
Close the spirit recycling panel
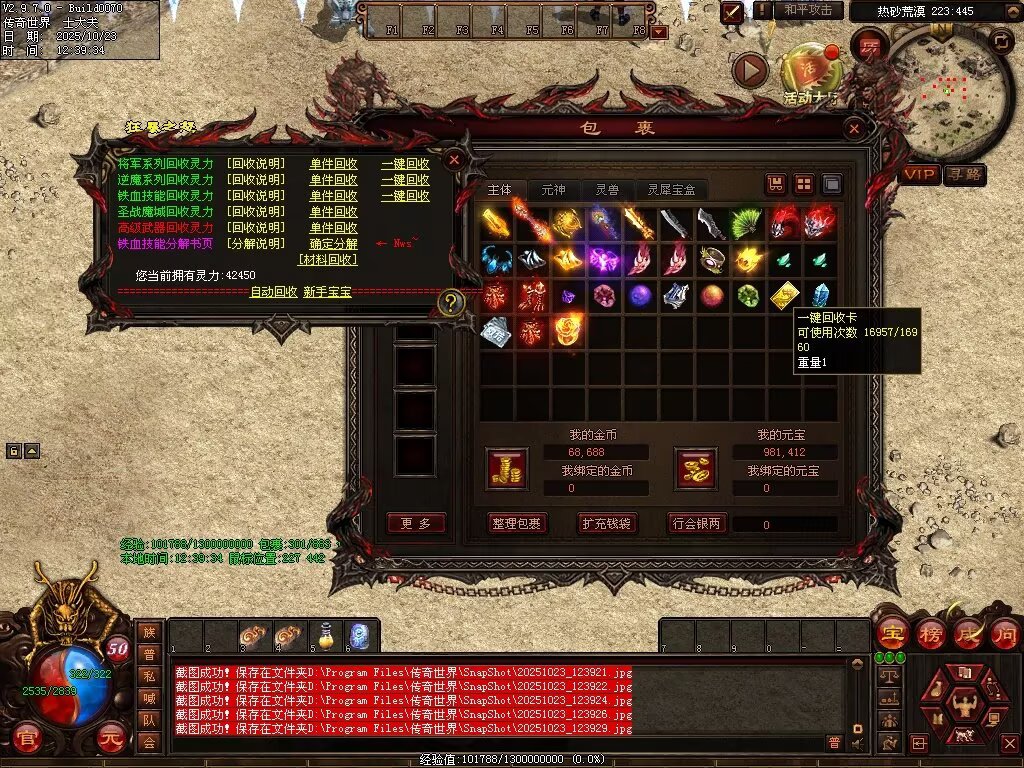(x=453, y=159)
